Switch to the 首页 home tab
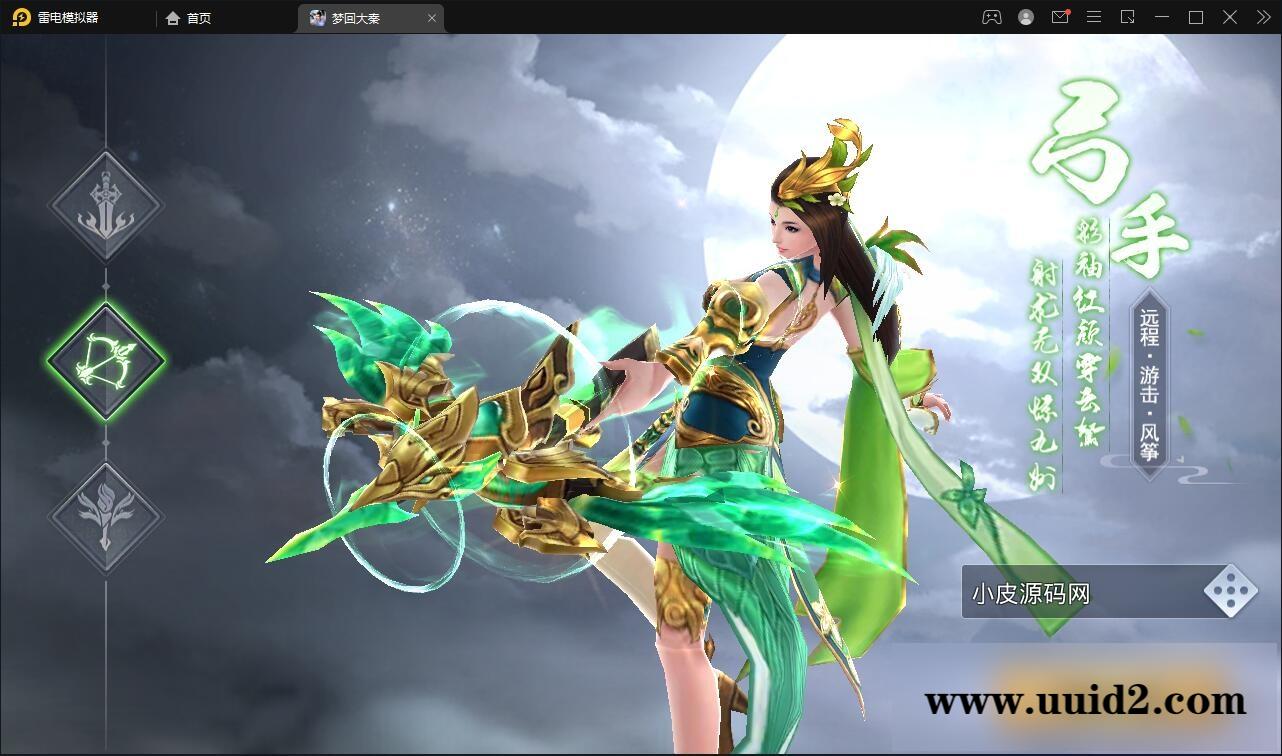 point(188,17)
